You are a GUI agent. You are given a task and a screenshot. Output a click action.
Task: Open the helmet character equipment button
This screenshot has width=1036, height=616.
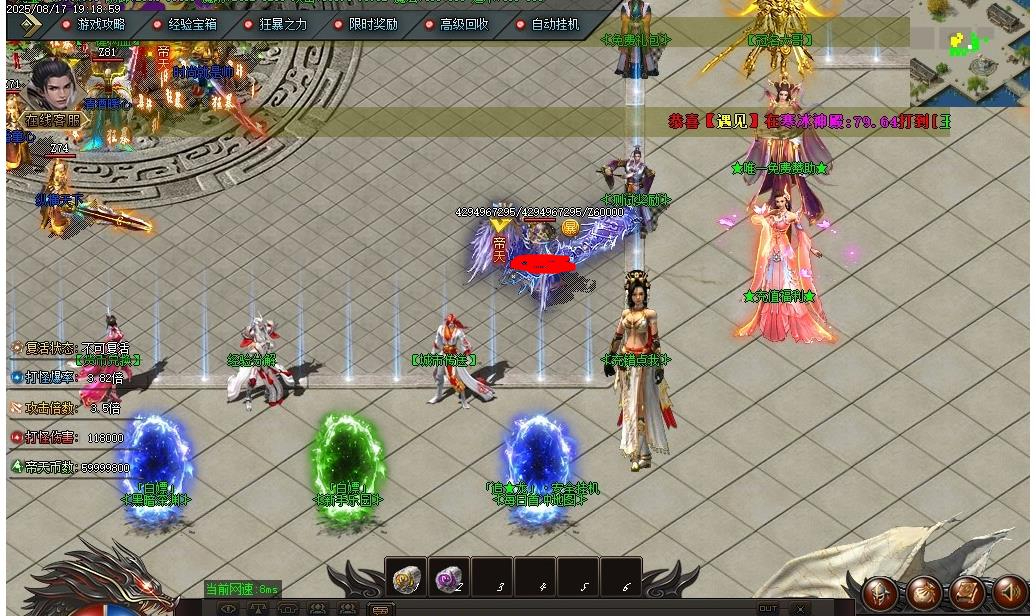880,592
